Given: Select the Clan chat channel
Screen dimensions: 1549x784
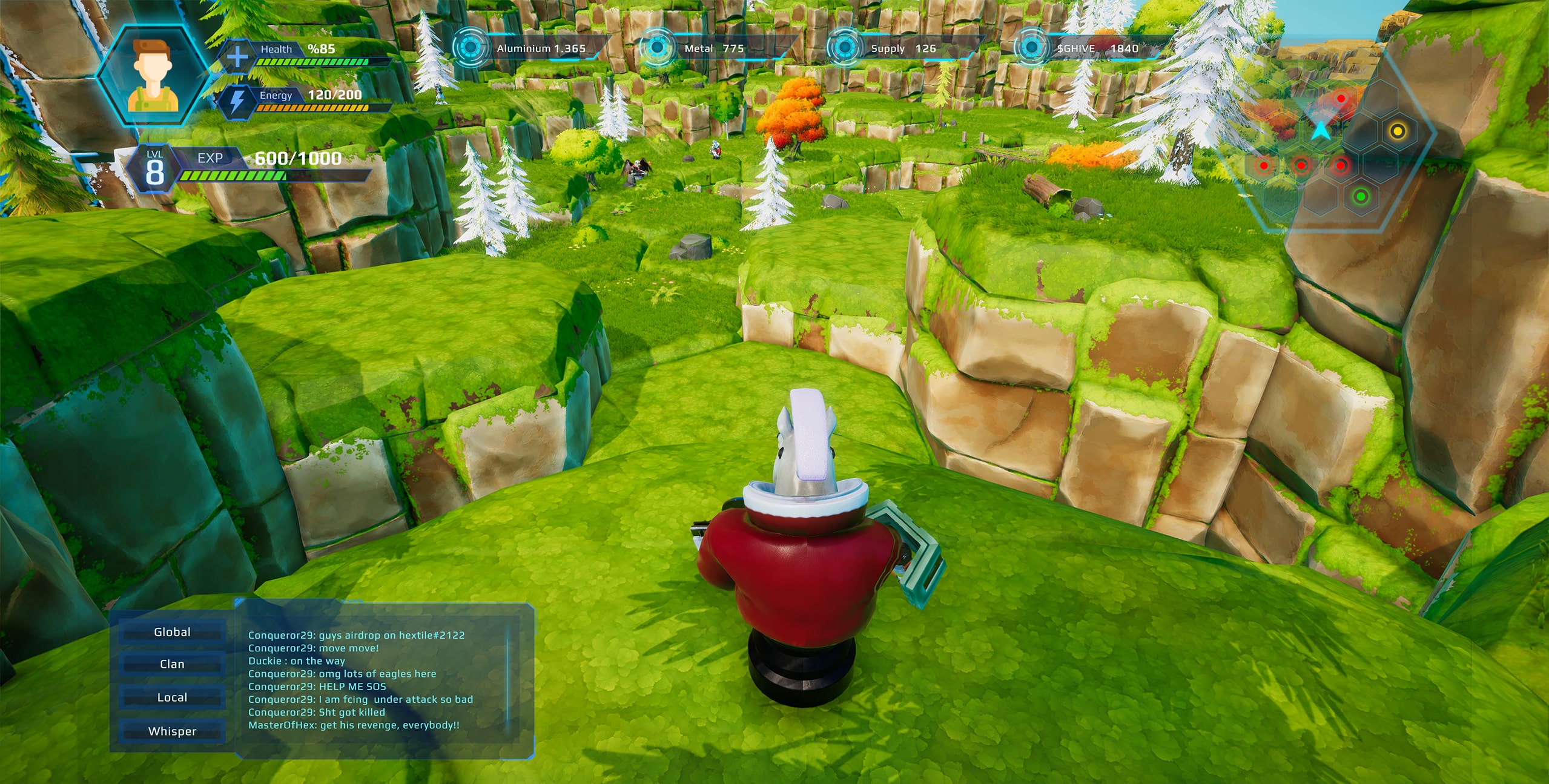Looking at the screenshot, I should pyautogui.click(x=172, y=664).
